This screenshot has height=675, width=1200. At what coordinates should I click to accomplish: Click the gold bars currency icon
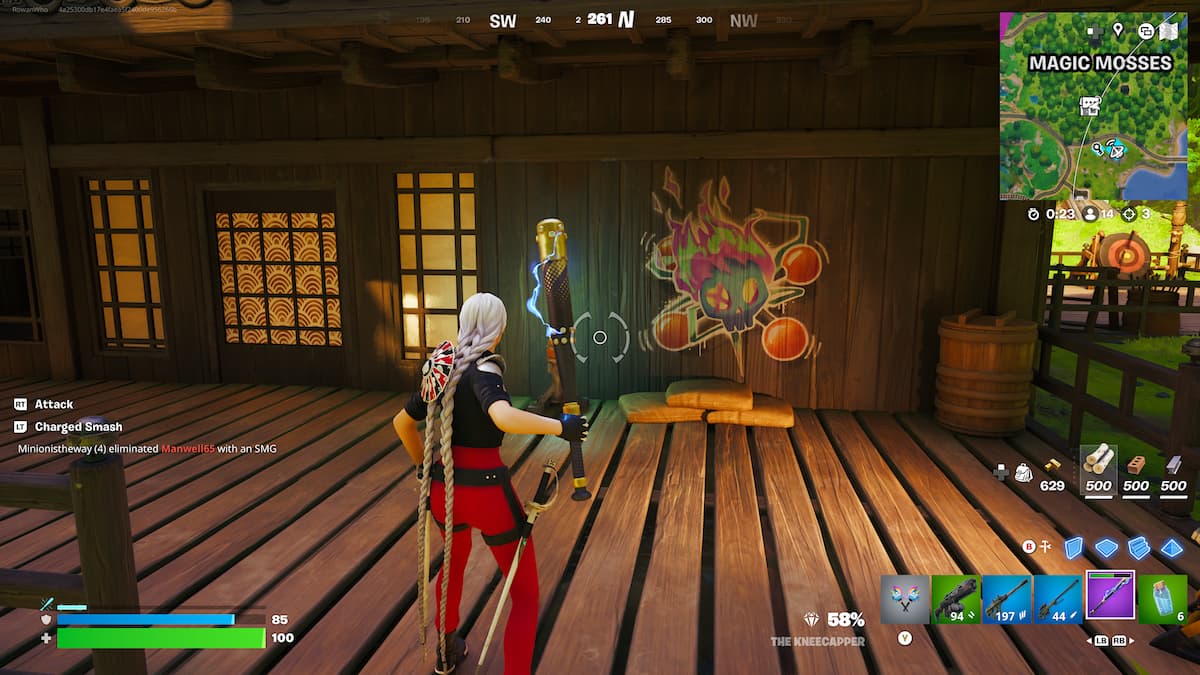tap(1053, 465)
